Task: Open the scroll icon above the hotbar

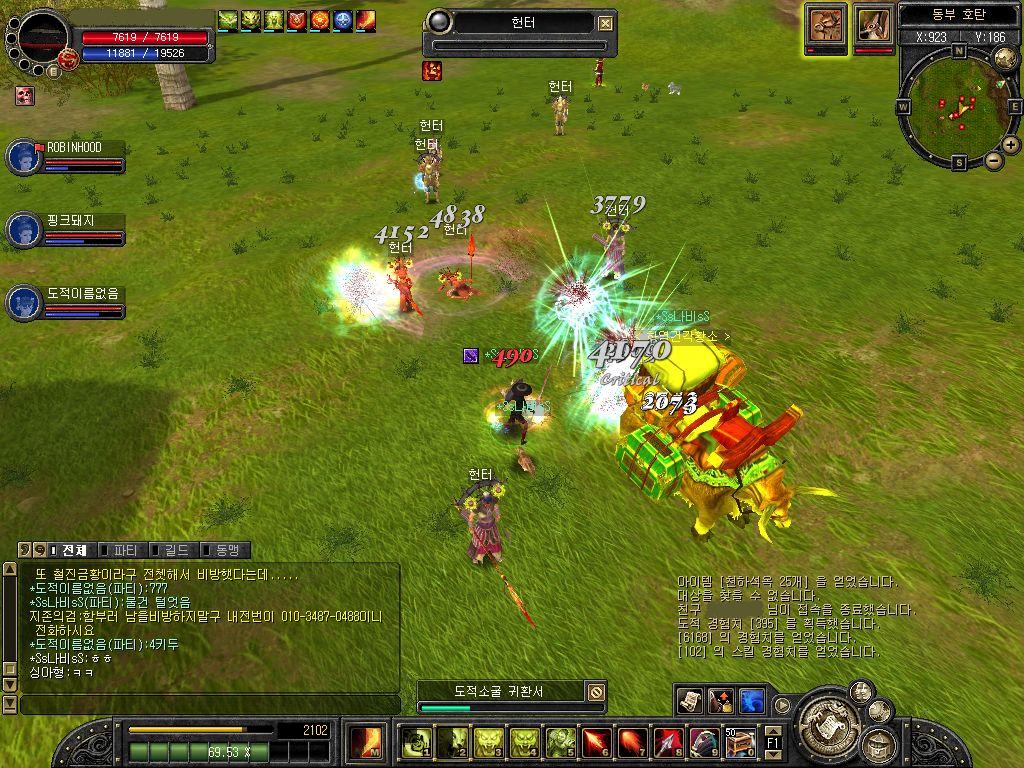Action: click(x=689, y=700)
